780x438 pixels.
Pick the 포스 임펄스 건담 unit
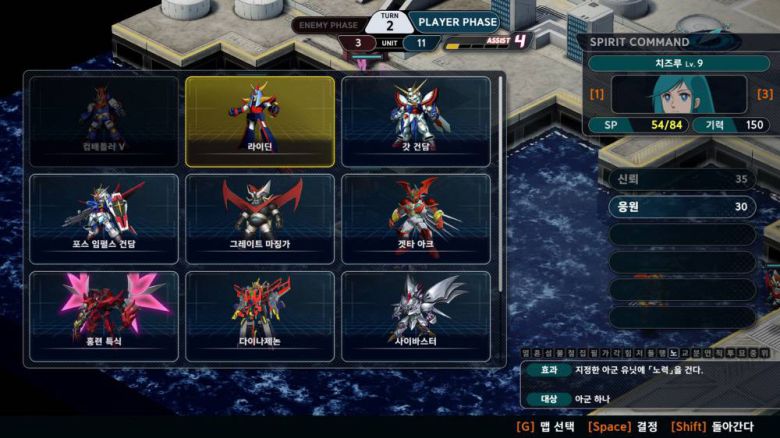tap(104, 218)
